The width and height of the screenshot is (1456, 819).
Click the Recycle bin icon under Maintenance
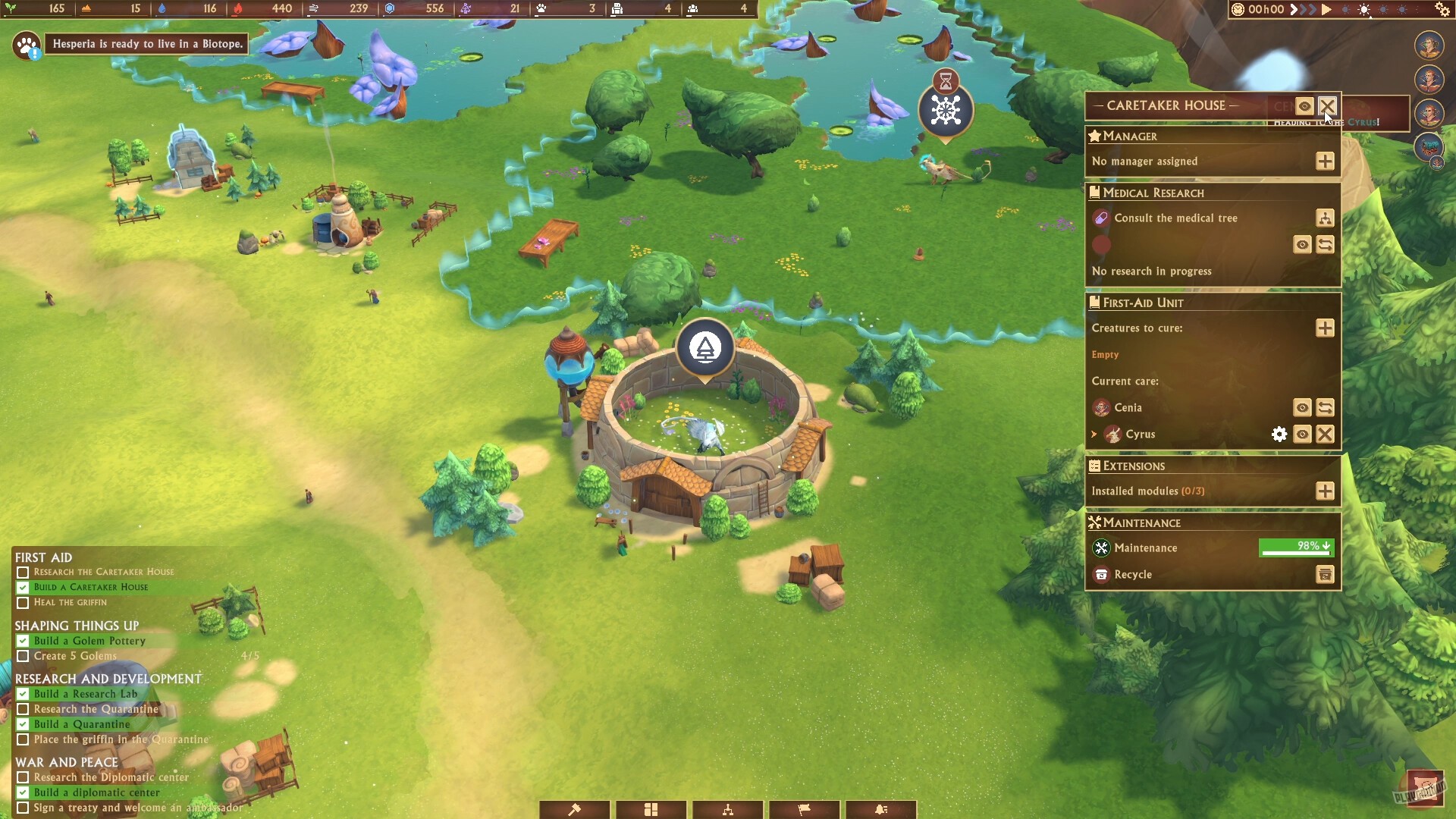[1324, 575]
